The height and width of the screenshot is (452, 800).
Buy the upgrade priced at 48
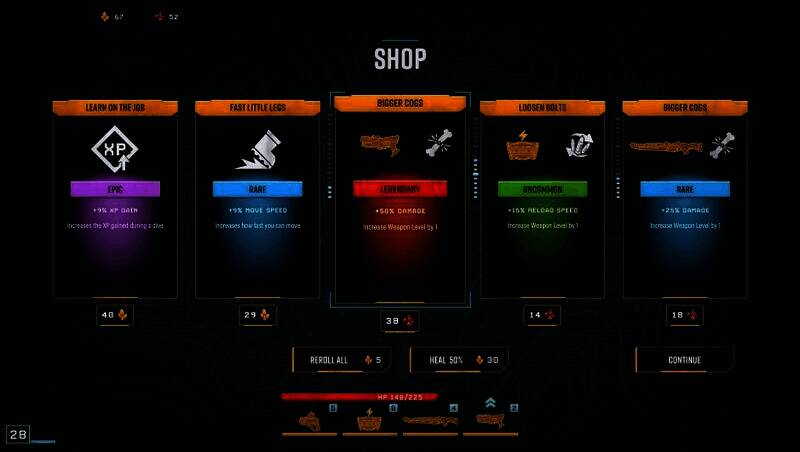tap(115, 315)
